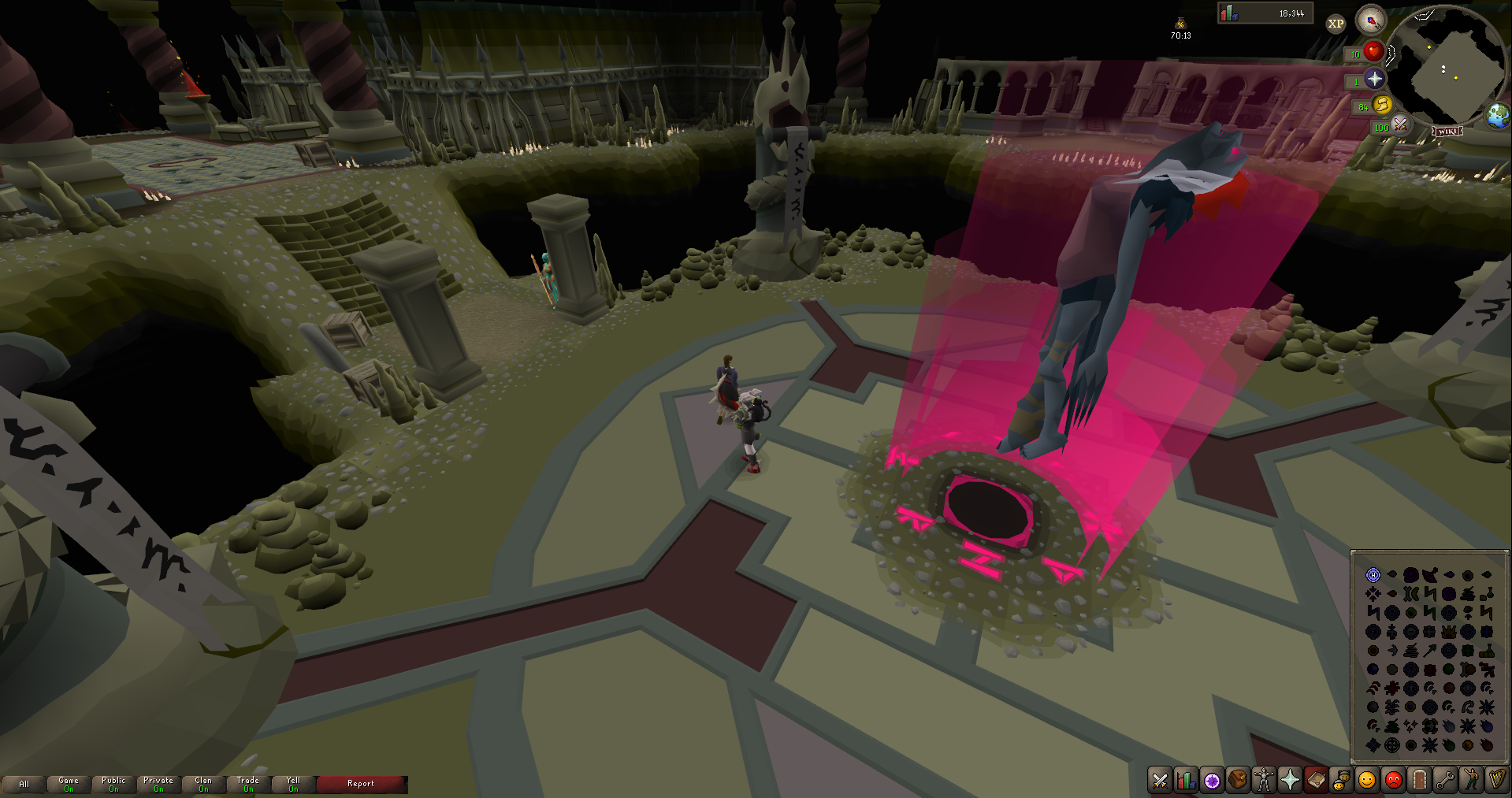Open the Wiki lookup banner
Viewport: 1512px width, 798px height.
tap(1448, 130)
